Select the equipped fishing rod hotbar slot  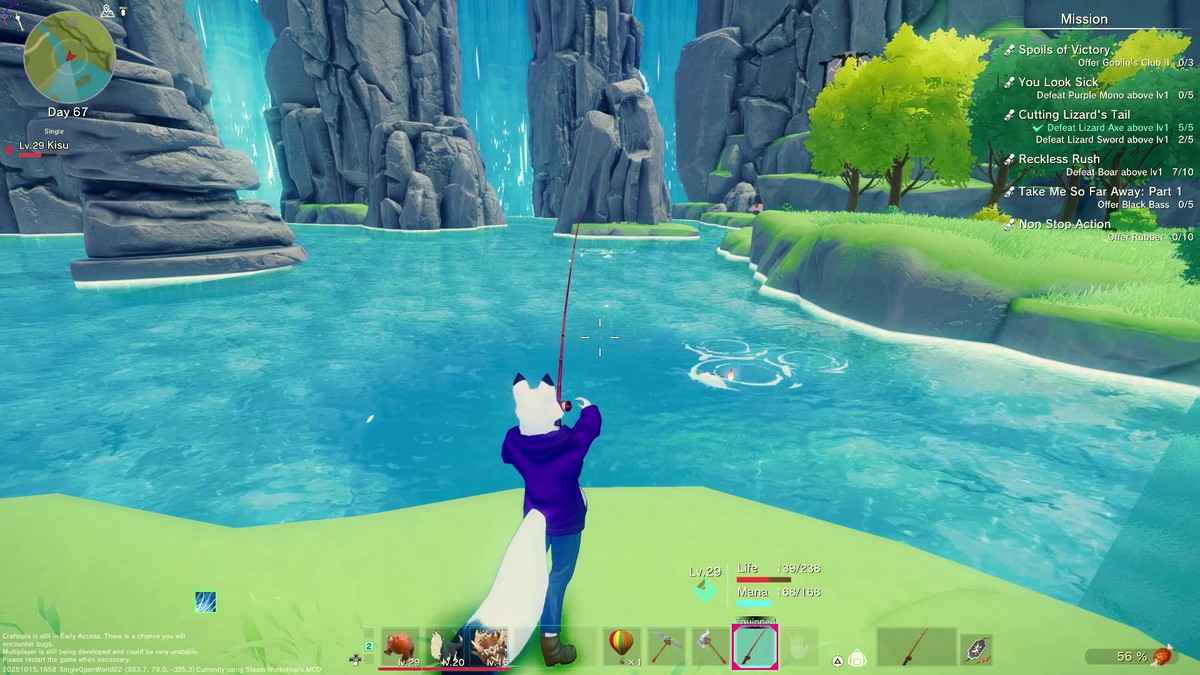755,647
